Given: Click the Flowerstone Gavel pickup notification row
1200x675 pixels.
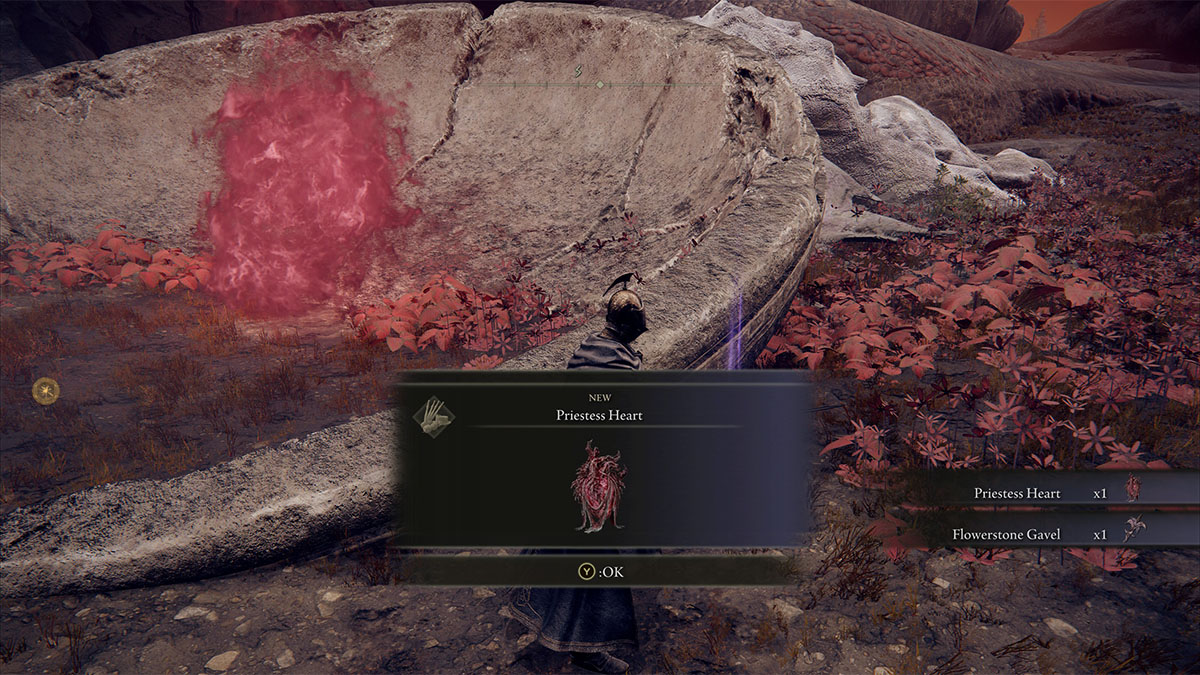Looking at the screenshot, I should 1050,533.
